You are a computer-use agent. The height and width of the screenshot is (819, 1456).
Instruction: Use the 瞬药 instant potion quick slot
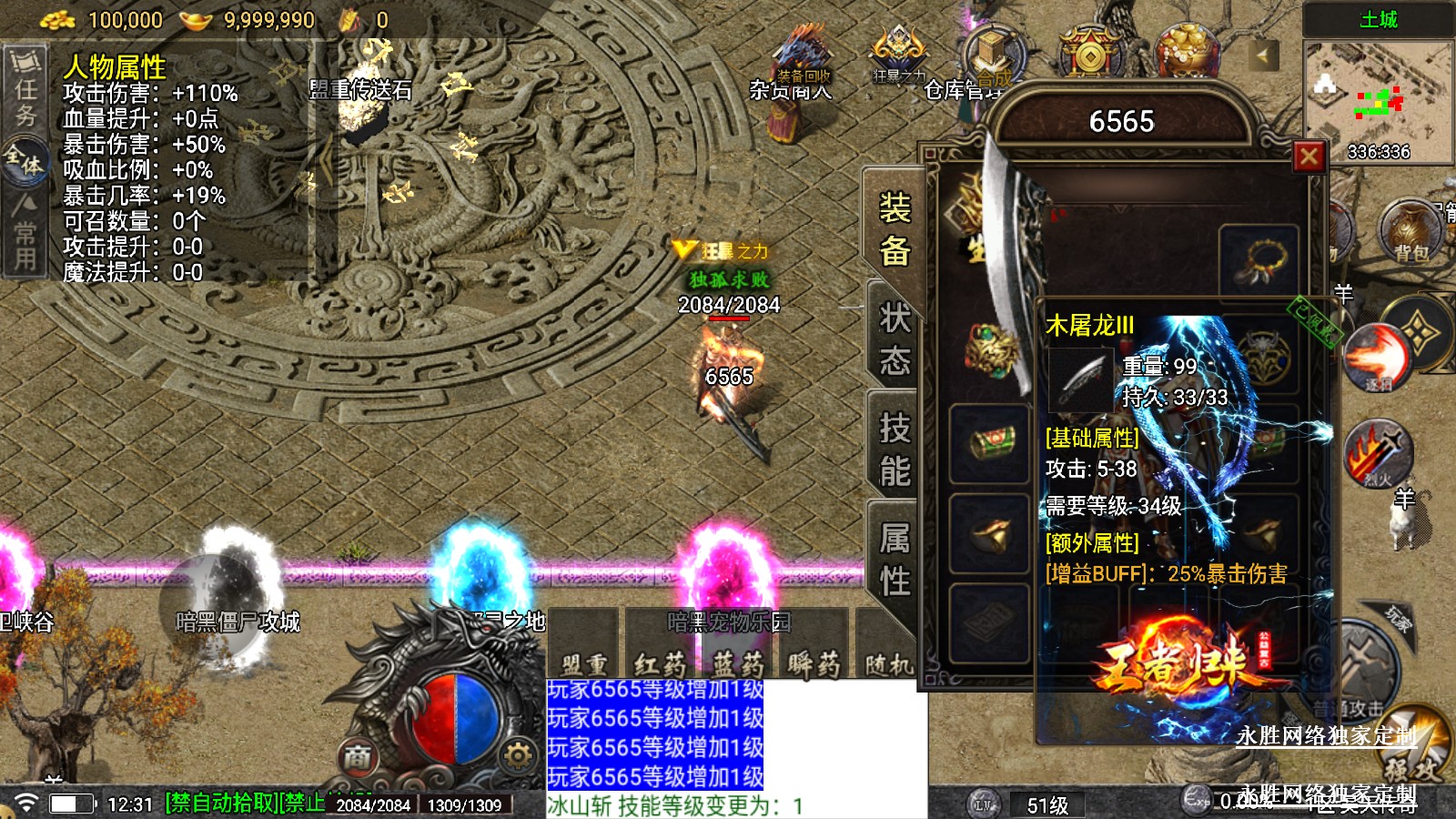coord(813,662)
